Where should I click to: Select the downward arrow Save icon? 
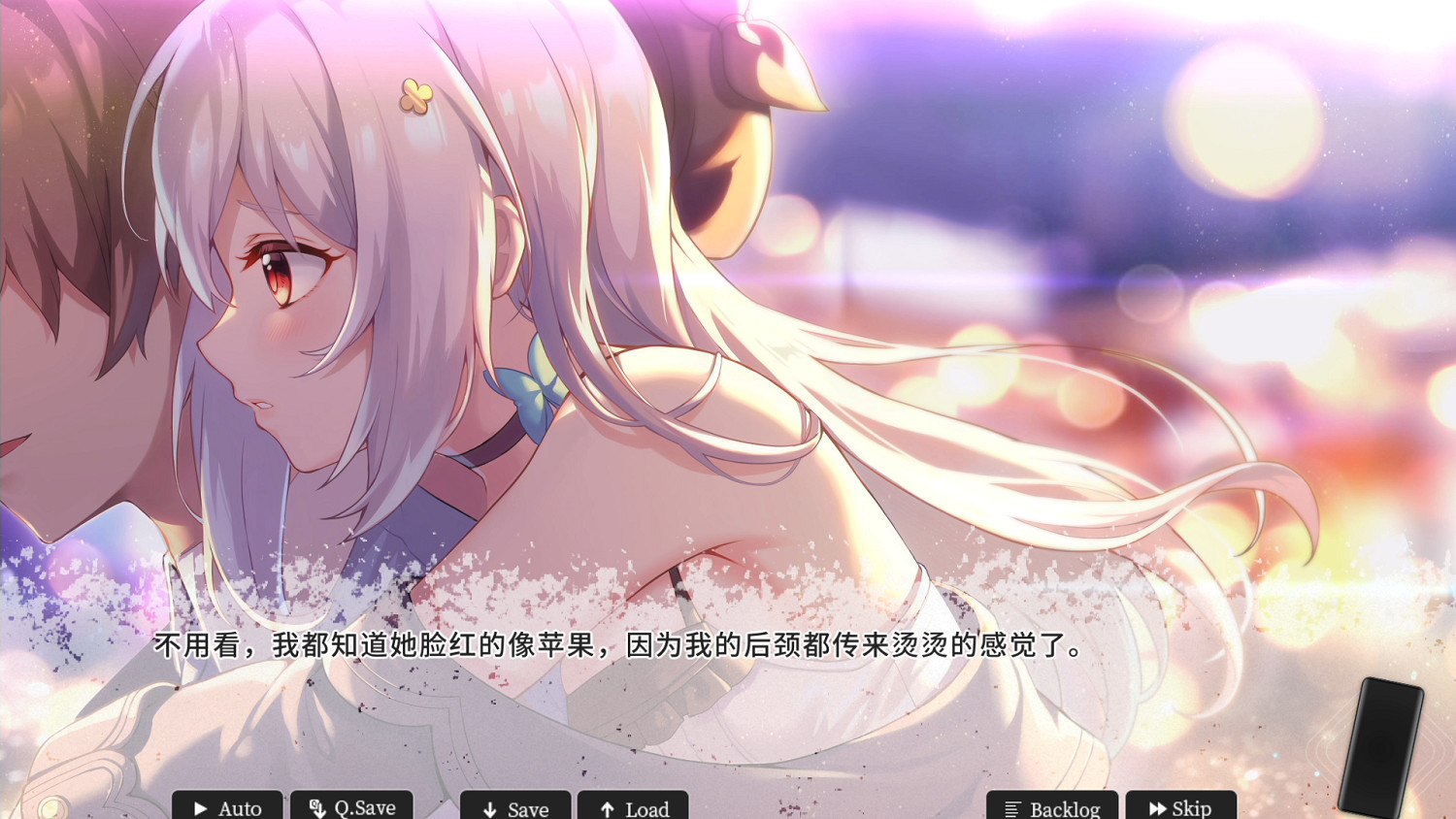coord(488,808)
